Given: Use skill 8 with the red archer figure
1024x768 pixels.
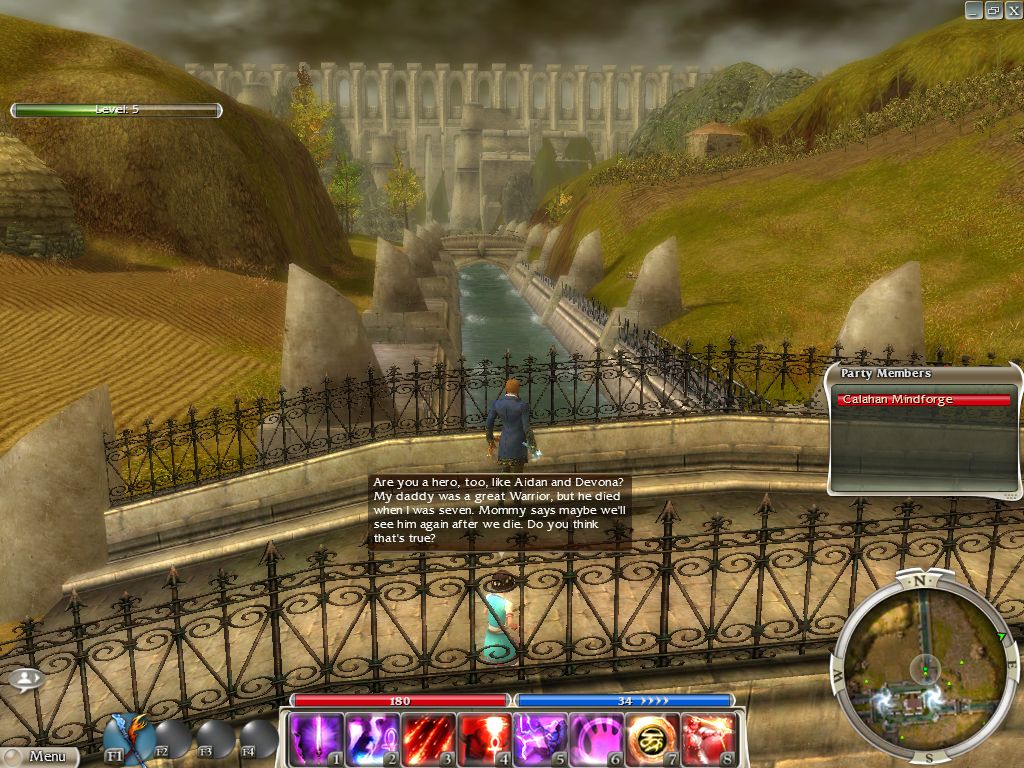Looking at the screenshot, I should (708, 739).
